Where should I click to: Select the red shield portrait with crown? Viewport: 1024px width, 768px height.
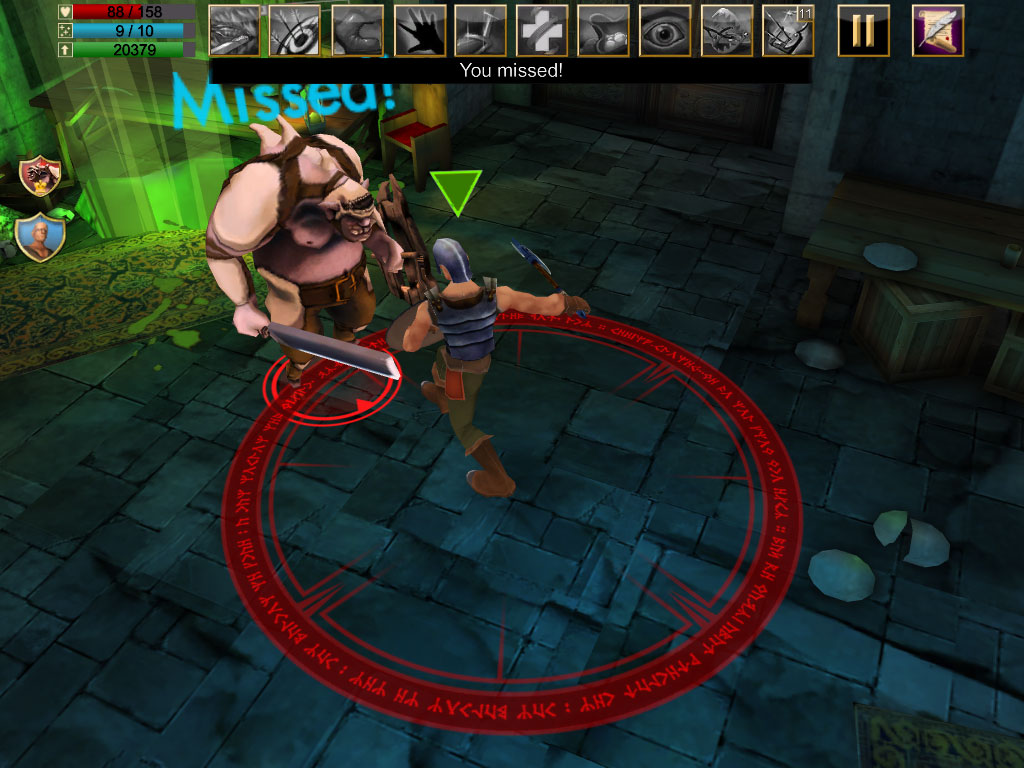pos(41,176)
